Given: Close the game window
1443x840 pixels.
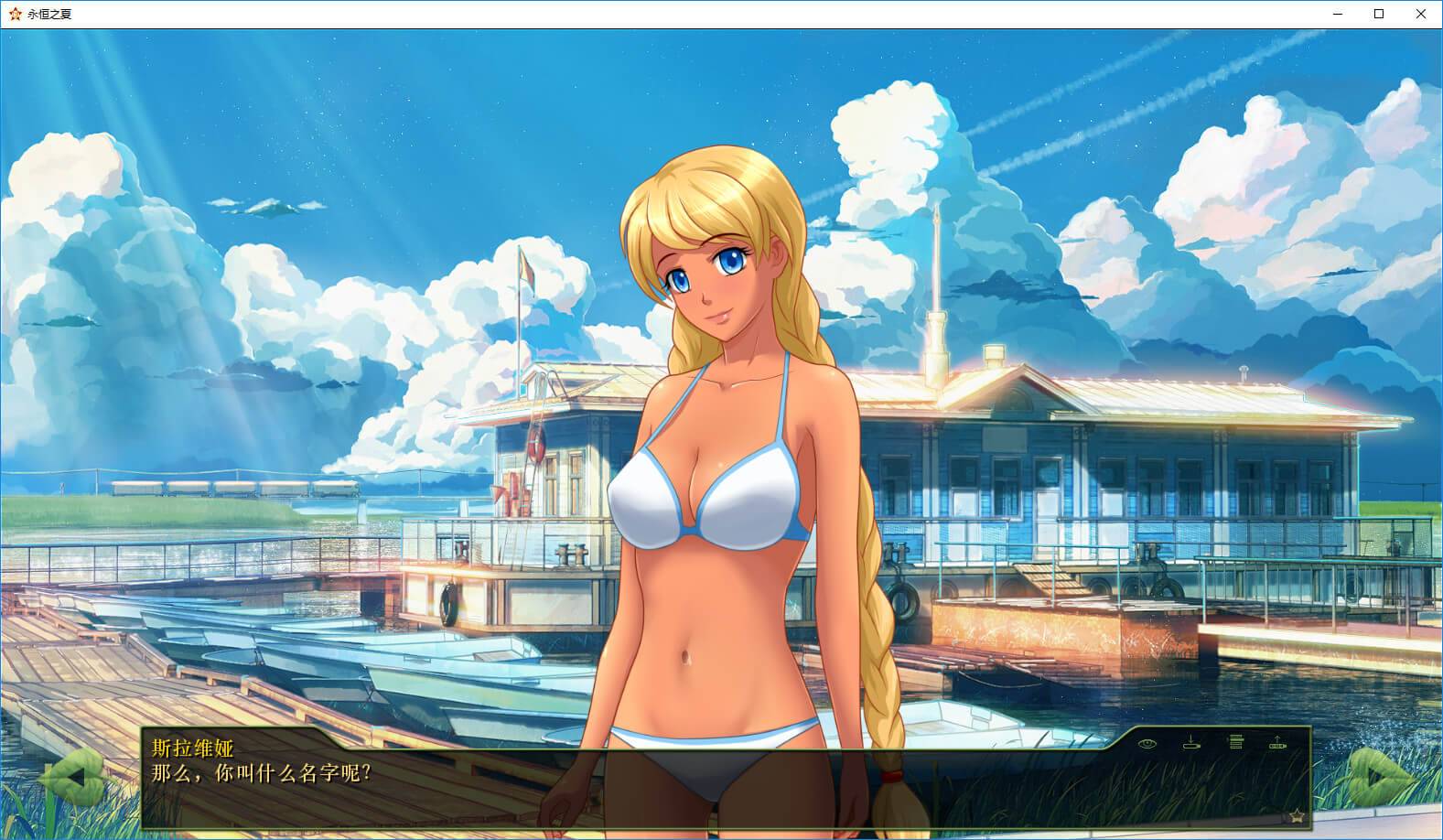Looking at the screenshot, I should point(1421,14).
